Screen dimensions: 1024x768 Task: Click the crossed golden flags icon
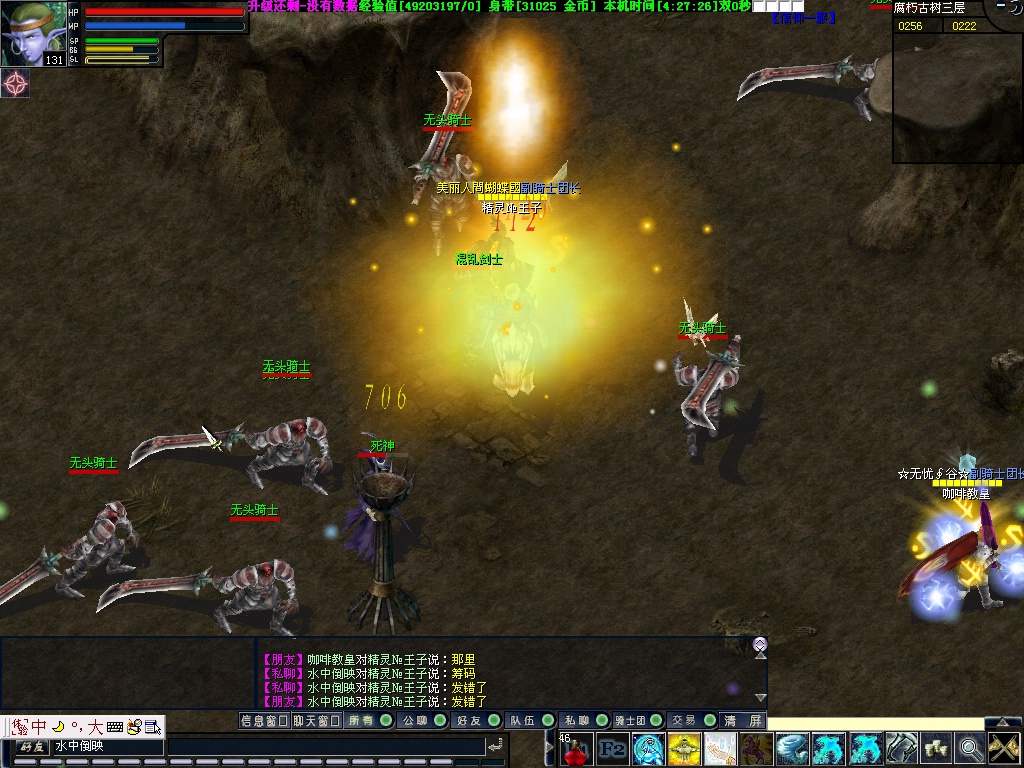click(x=1003, y=748)
